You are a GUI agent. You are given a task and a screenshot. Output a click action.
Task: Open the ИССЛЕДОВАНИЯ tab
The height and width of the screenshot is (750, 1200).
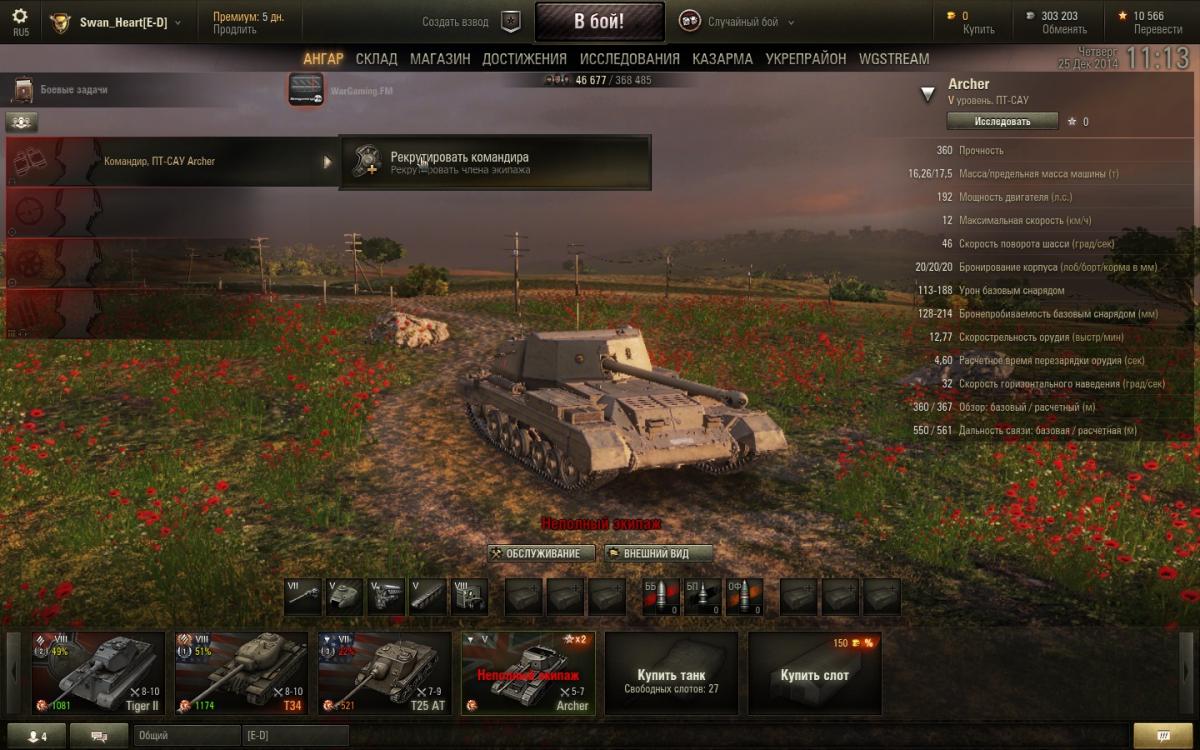coord(629,59)
